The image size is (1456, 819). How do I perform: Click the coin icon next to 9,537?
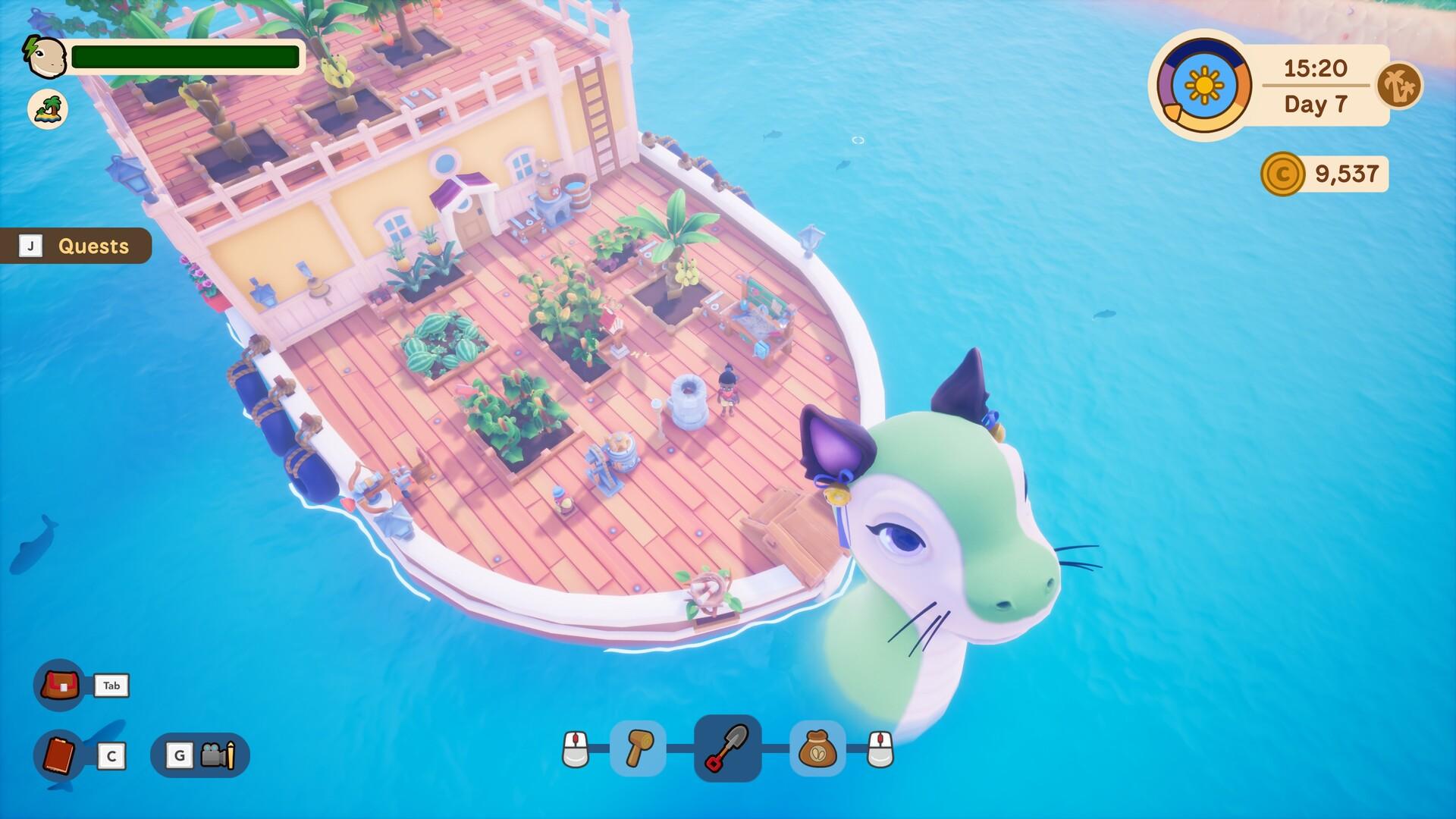coord(1282,173)
